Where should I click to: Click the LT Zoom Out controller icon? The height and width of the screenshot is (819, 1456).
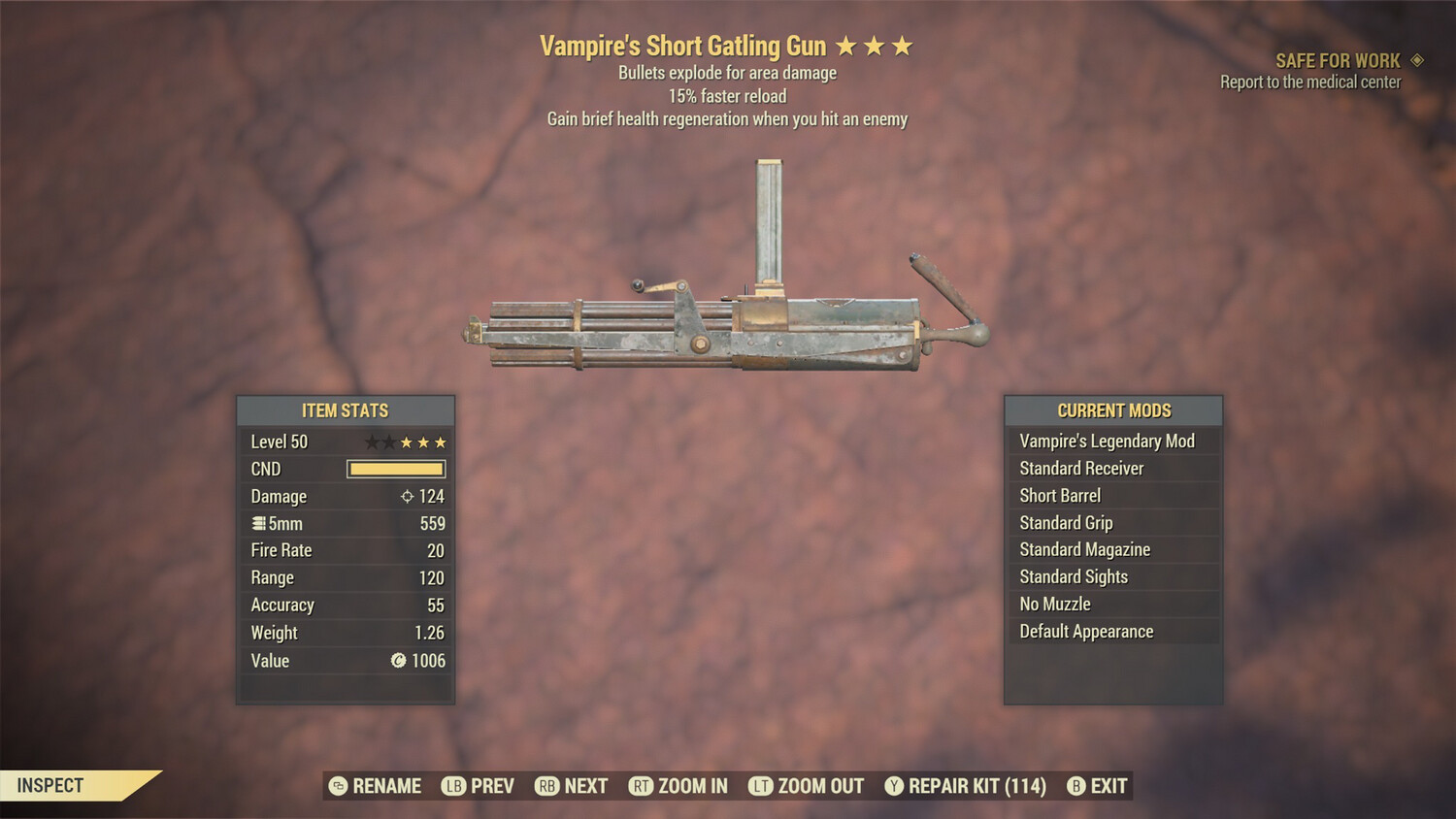click(x=762, y=786)
